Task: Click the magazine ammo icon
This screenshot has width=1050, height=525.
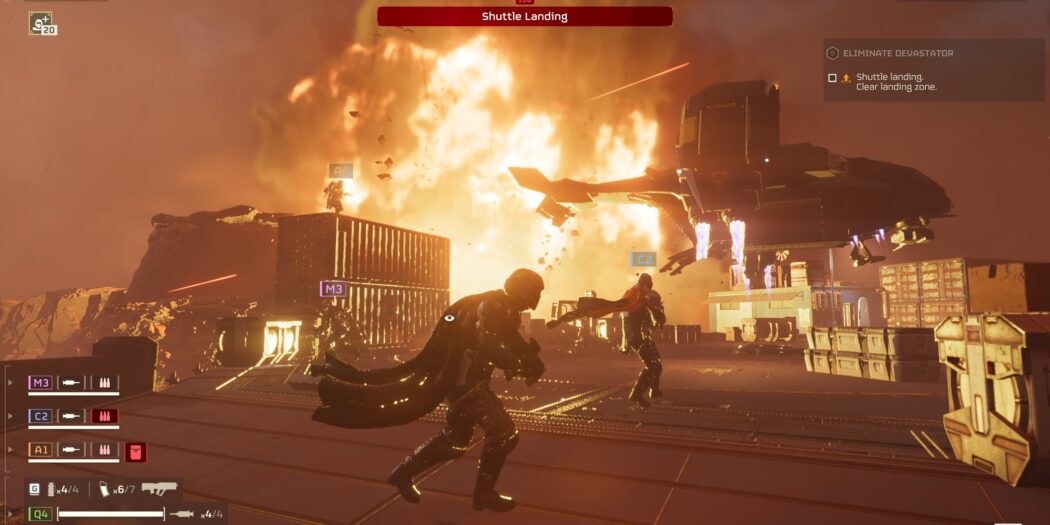Action: click(x=104, y=489)
